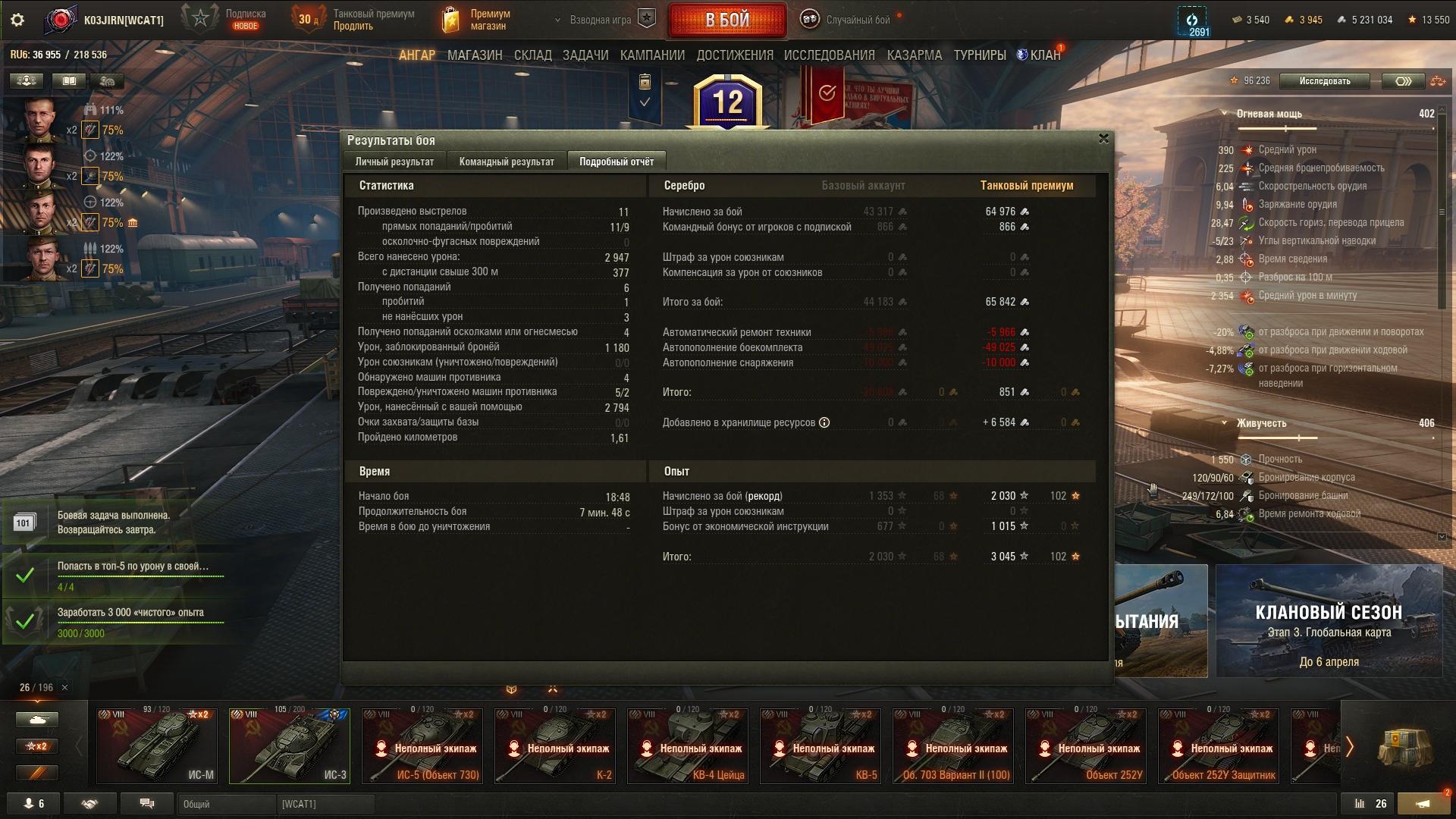Click the Исследовать research button
This screenshot has height=819, width=1456.
click(x=1324, y=81)
